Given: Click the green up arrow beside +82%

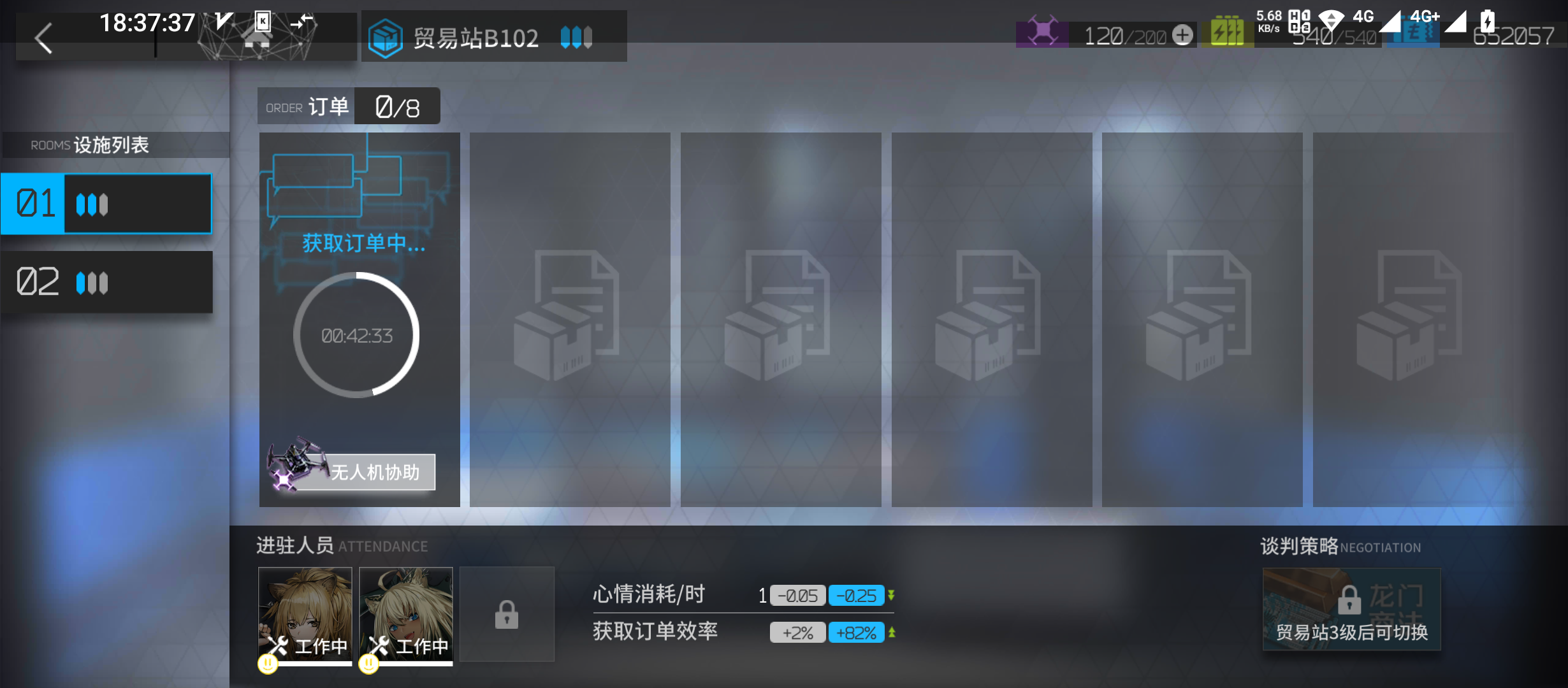Looking at the screenshot, I should tap(891, 632).
